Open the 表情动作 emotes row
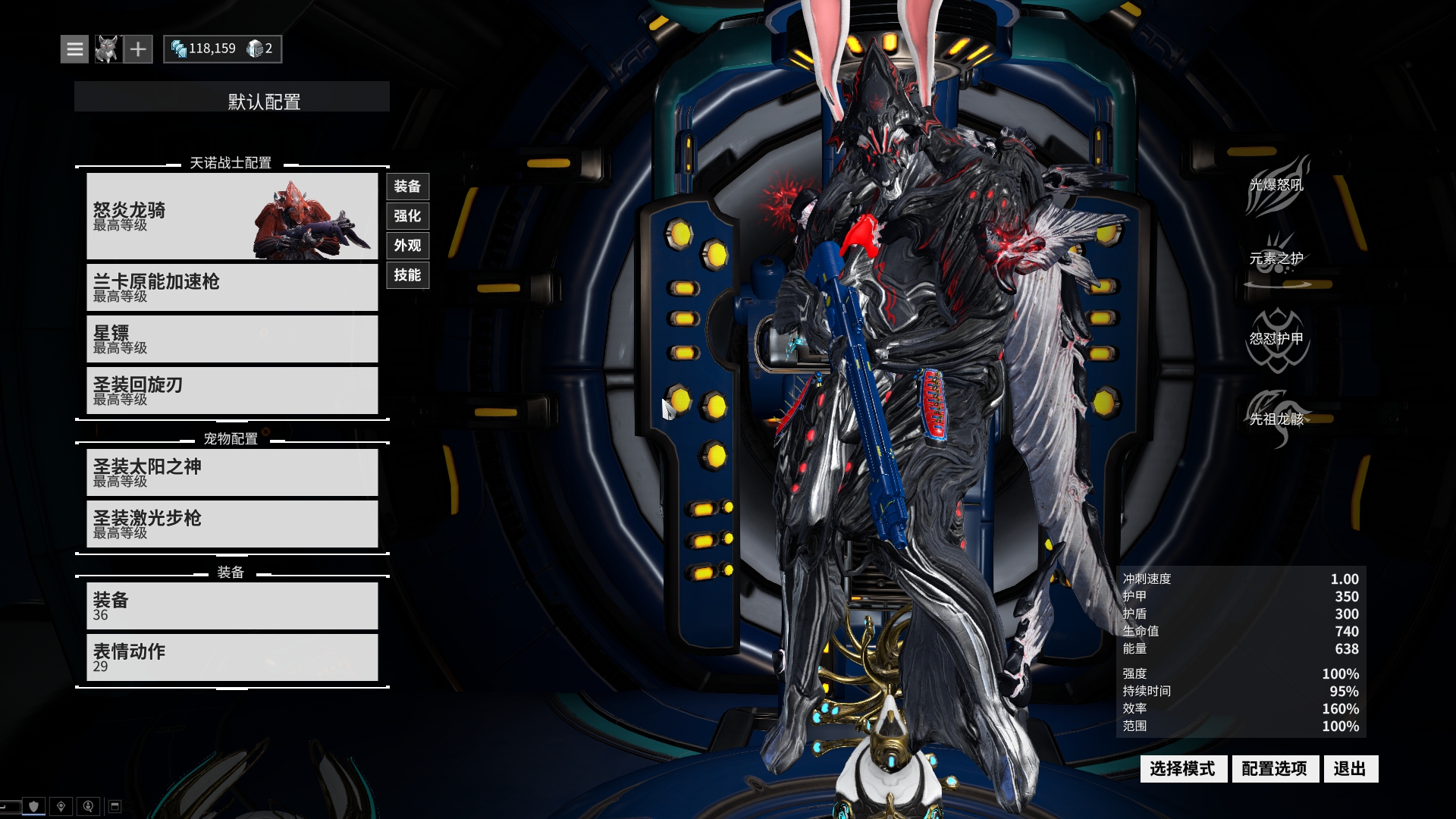The width and height of the screenshot is (1456, 819). pyautogui.click(x=232, y=657)
